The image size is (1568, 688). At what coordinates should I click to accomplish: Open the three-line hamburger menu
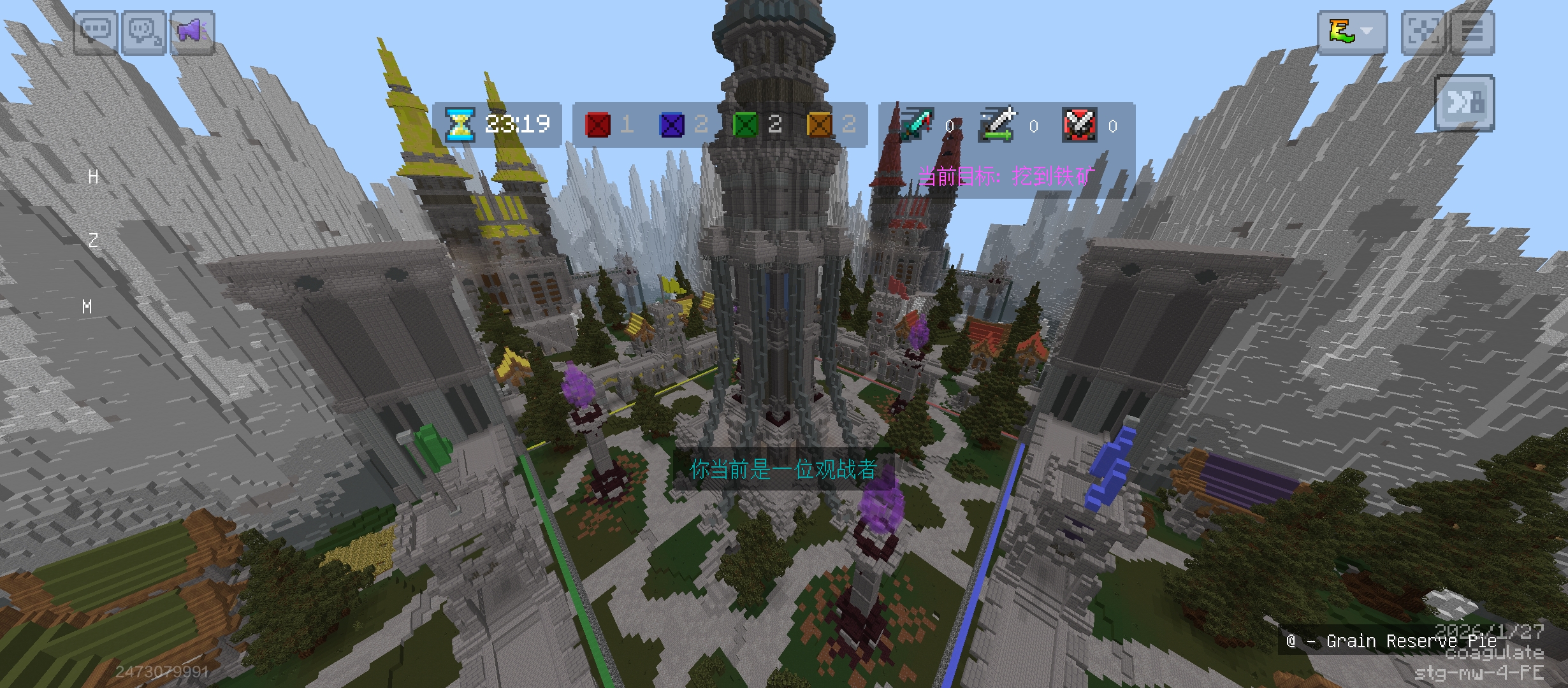tap(1472, 32)
